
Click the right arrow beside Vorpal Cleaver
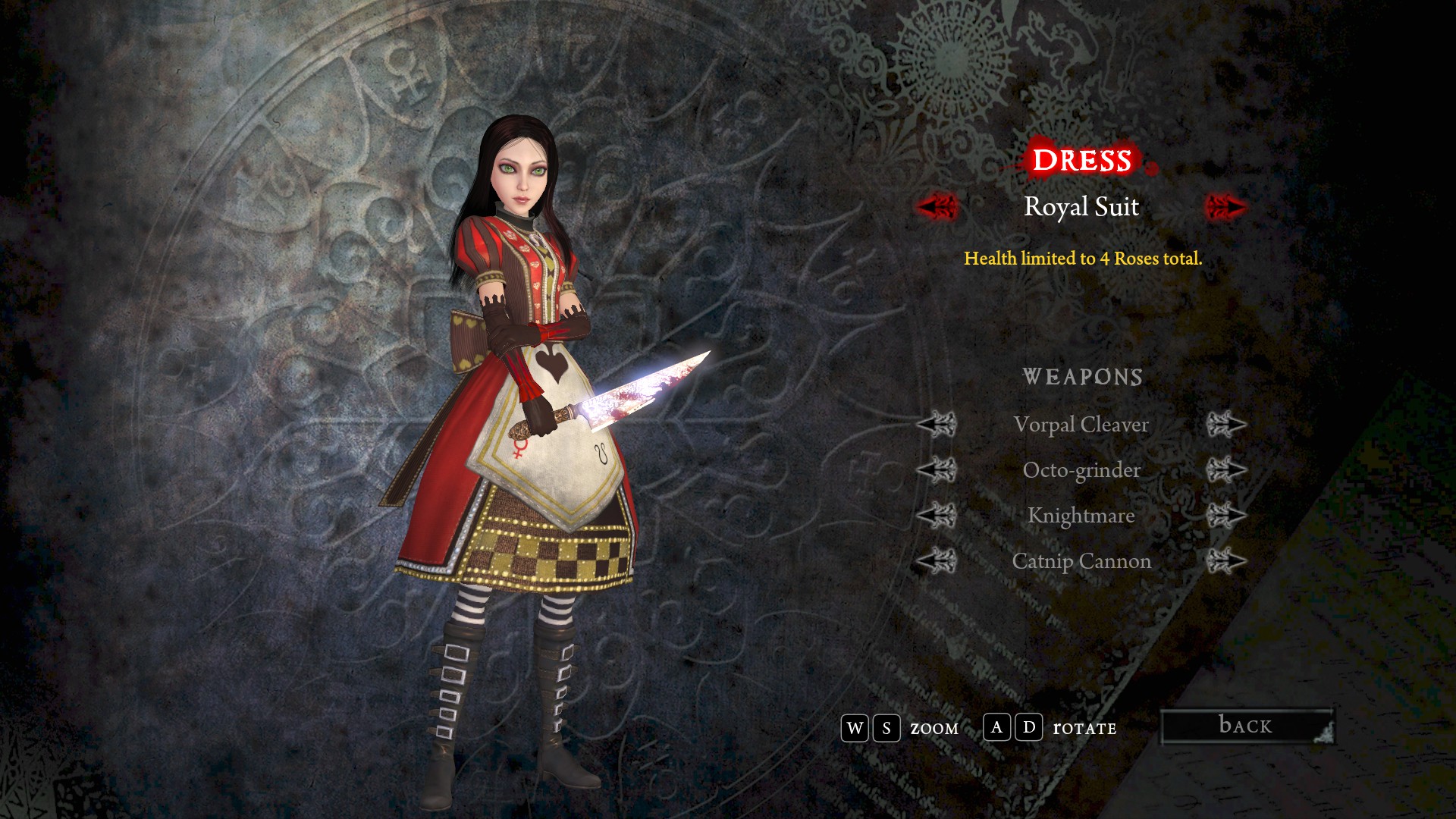[x=1225, y=425]
